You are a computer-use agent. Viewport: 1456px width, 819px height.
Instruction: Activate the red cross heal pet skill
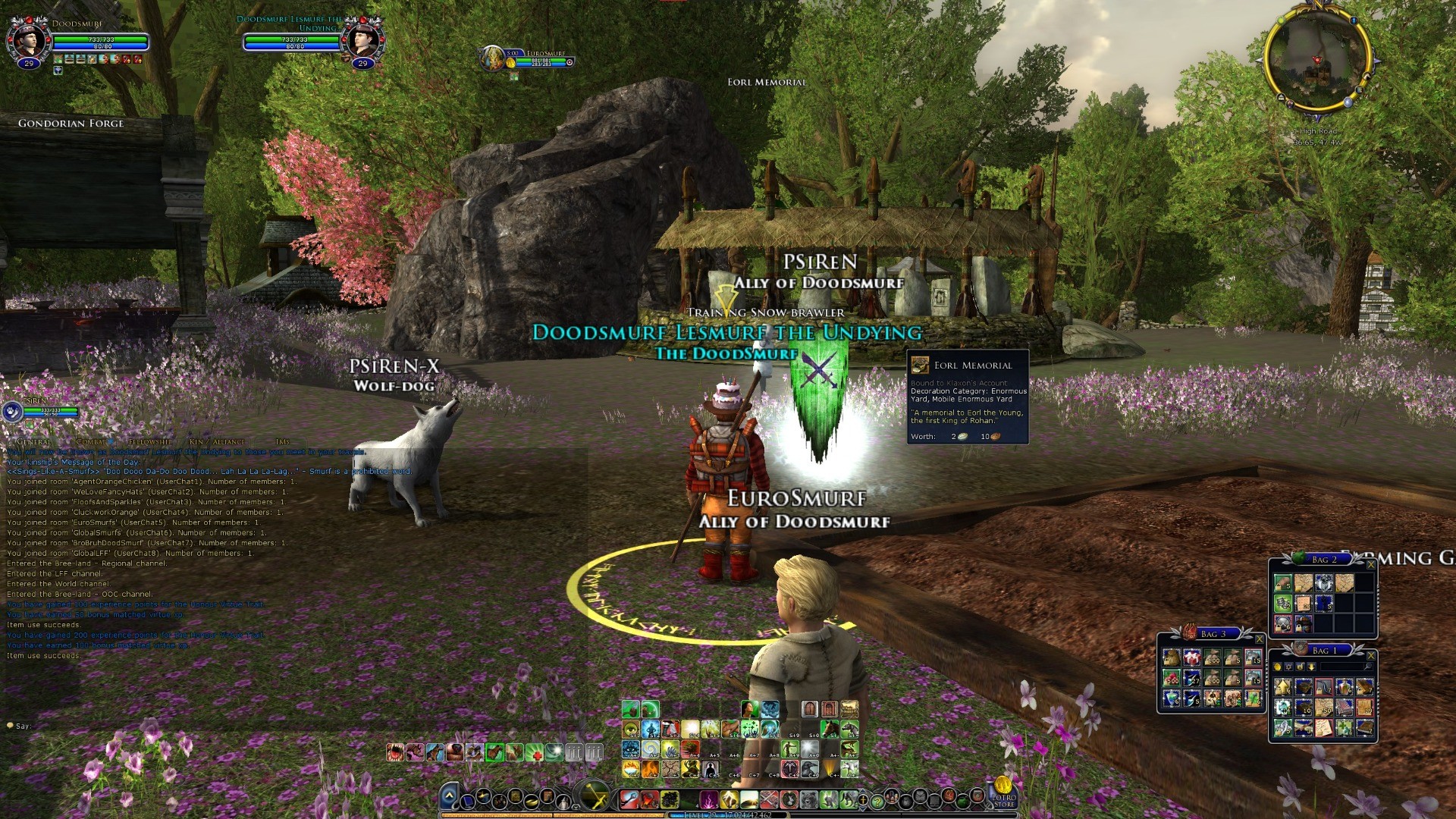535,752
